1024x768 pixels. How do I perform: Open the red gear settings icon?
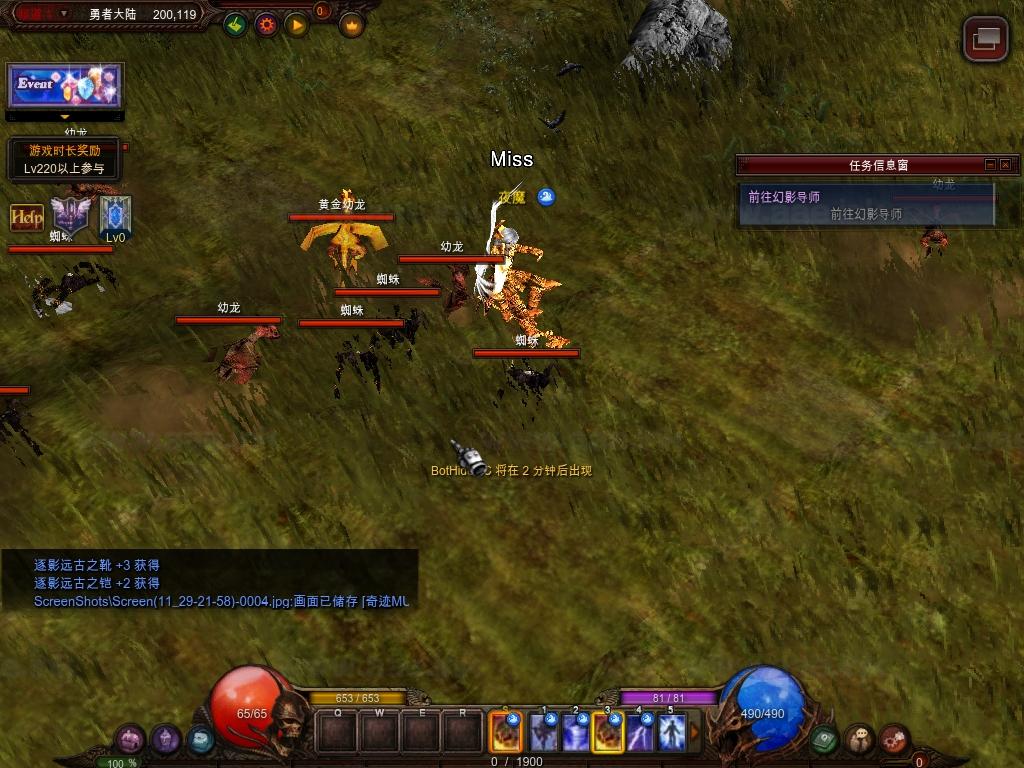click(266, 25)
